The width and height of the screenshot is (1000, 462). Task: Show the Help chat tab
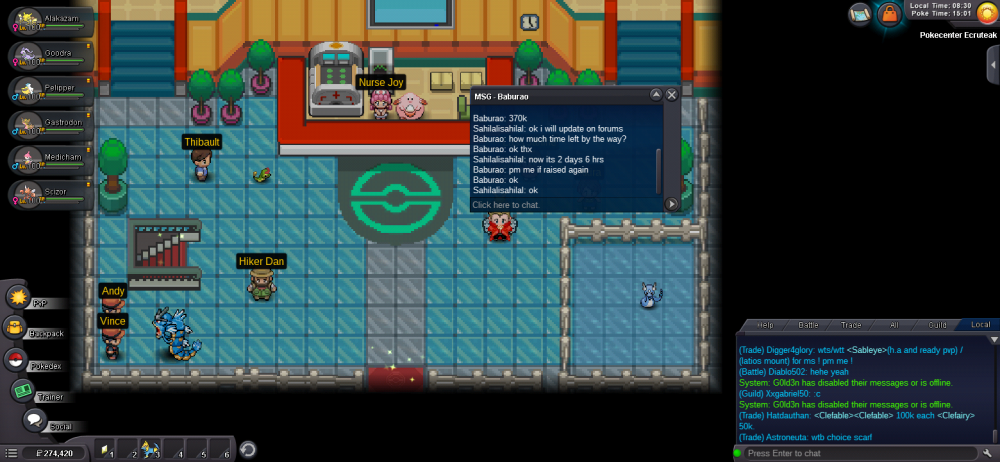[x=765, y=325]
